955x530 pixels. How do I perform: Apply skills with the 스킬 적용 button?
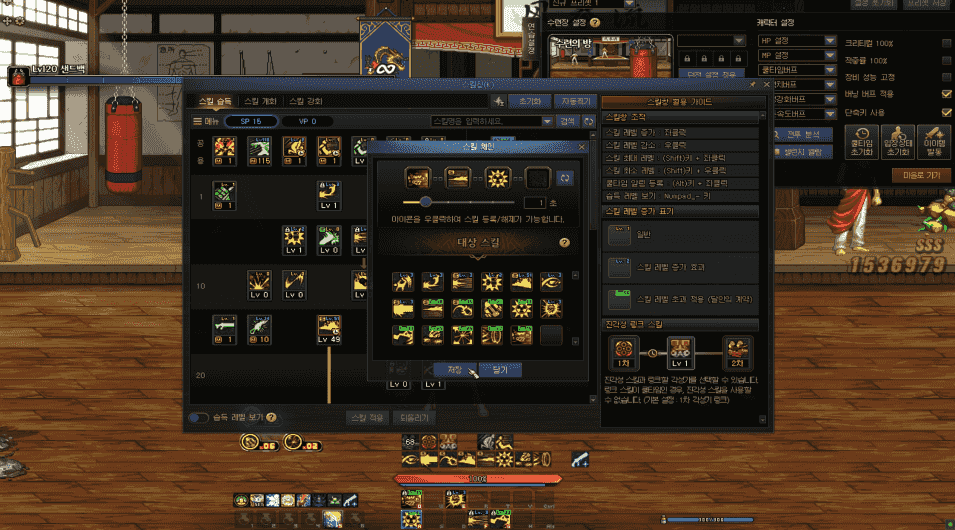pyautogui.click(x=365, y=417)
